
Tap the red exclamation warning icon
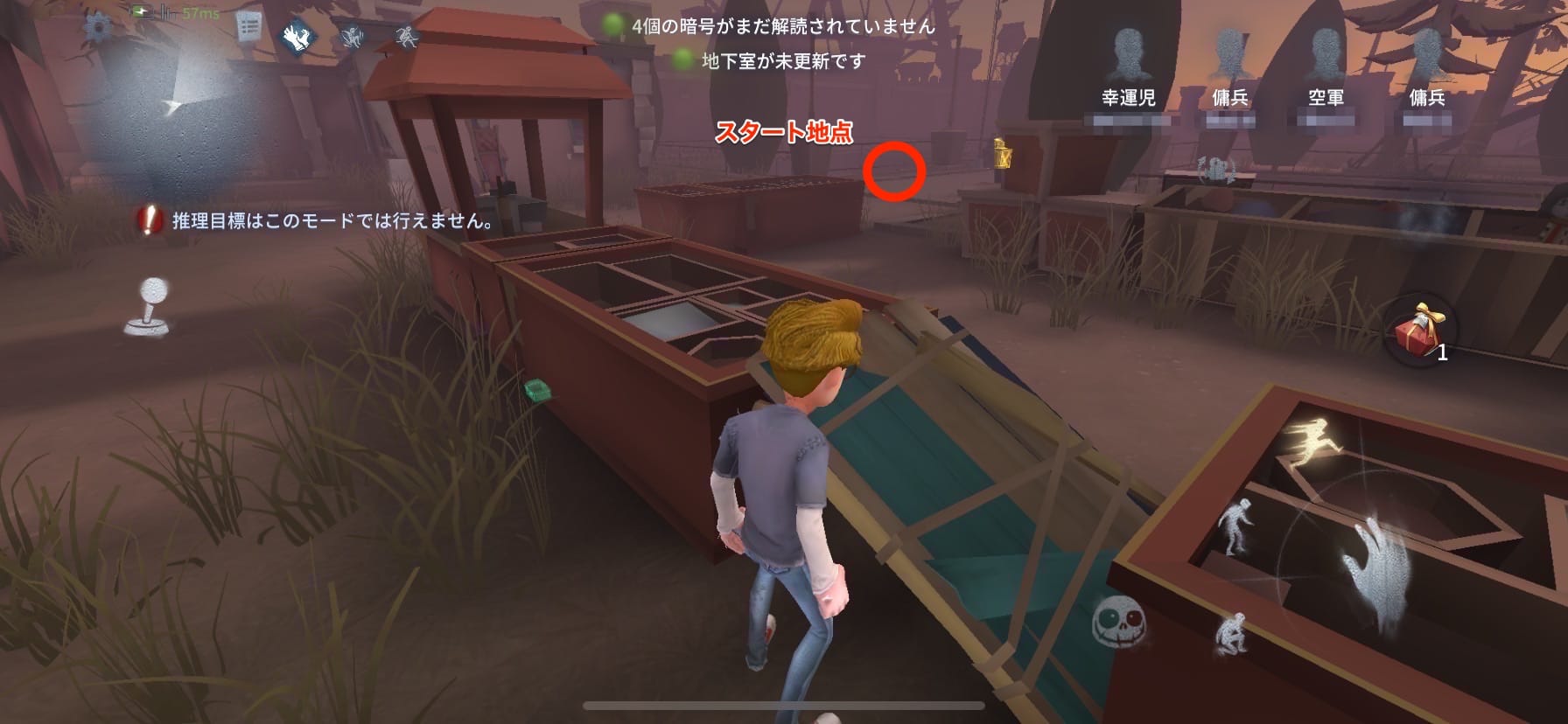(x=147, y=221)
